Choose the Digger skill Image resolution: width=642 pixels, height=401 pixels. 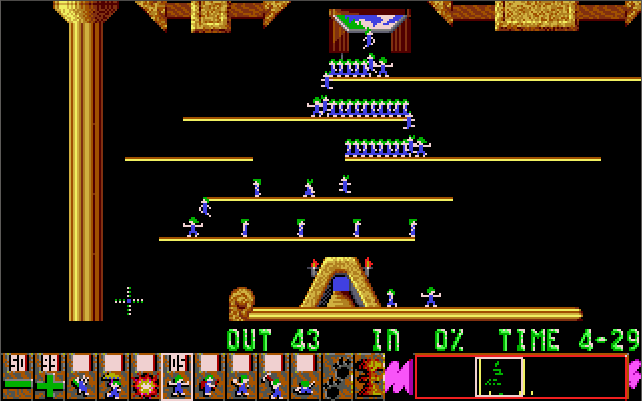(305, 376)
